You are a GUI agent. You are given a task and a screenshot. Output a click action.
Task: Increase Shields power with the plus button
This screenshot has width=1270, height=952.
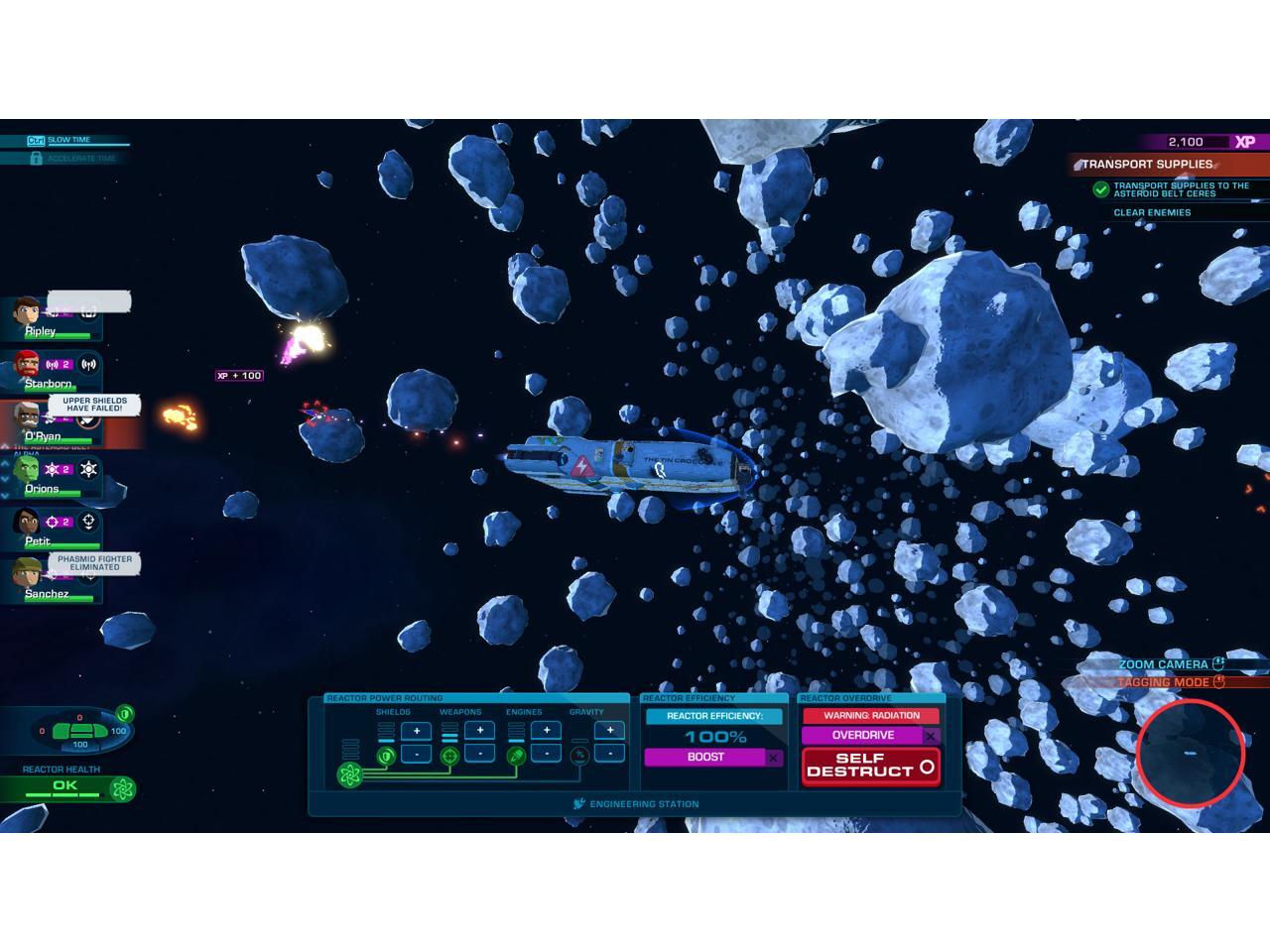pos(416,732)
